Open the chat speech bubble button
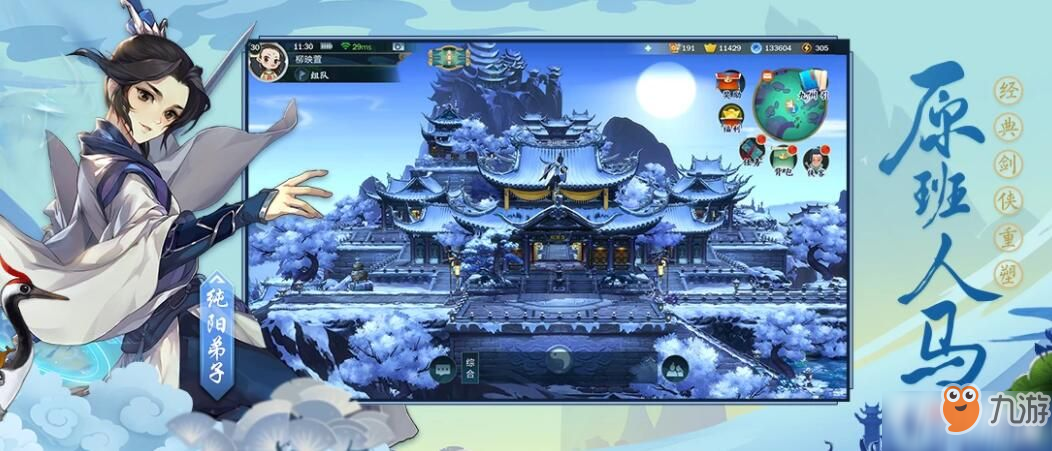The image size is (1052, 451). tap(442, 369)
